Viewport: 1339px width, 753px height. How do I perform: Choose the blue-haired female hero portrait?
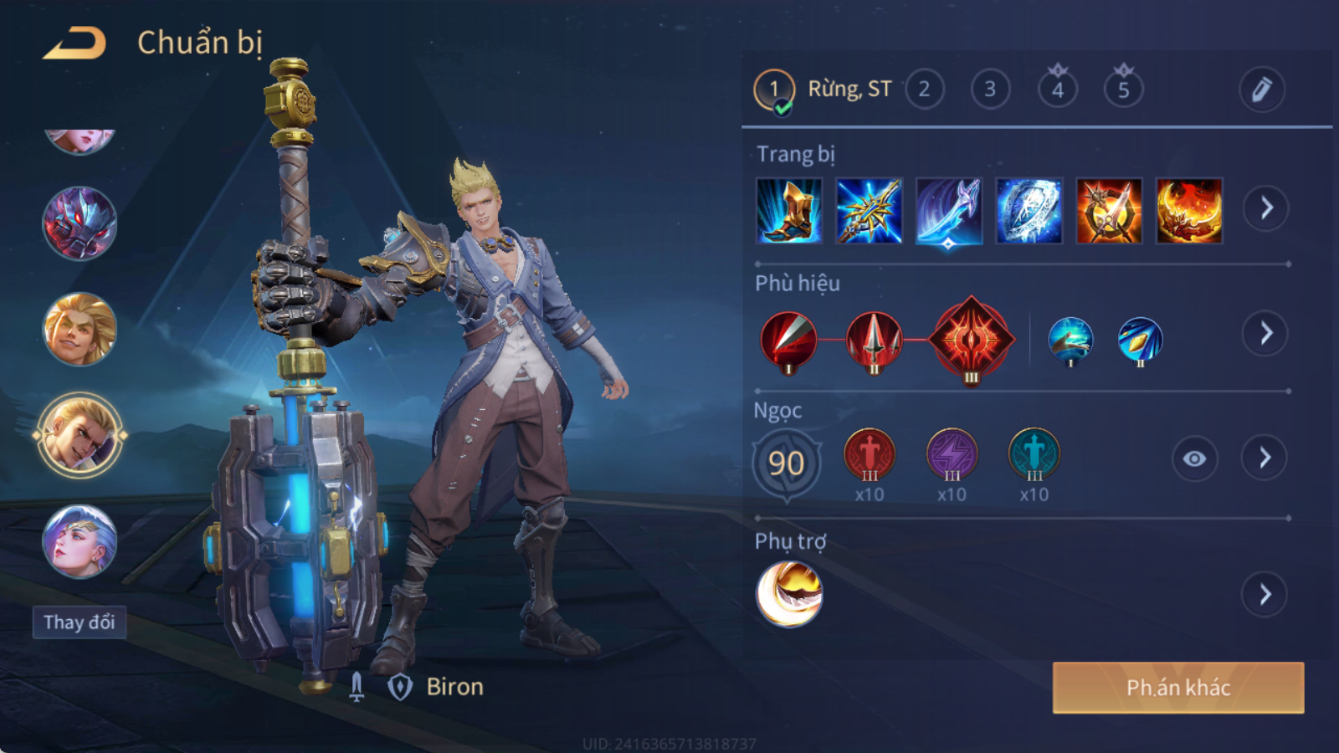click(x=80, y=541)
